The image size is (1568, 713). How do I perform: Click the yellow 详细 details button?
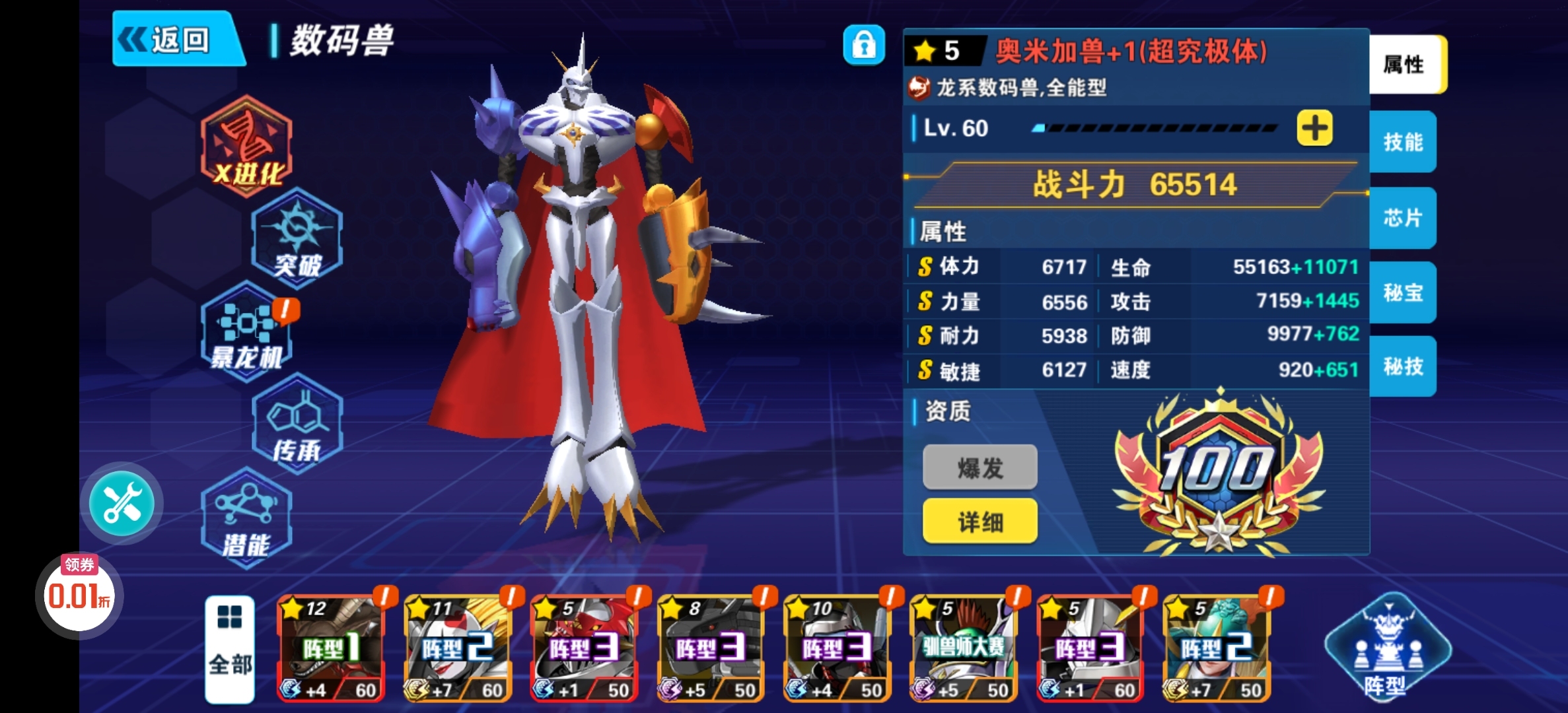[x=980, y=522]
